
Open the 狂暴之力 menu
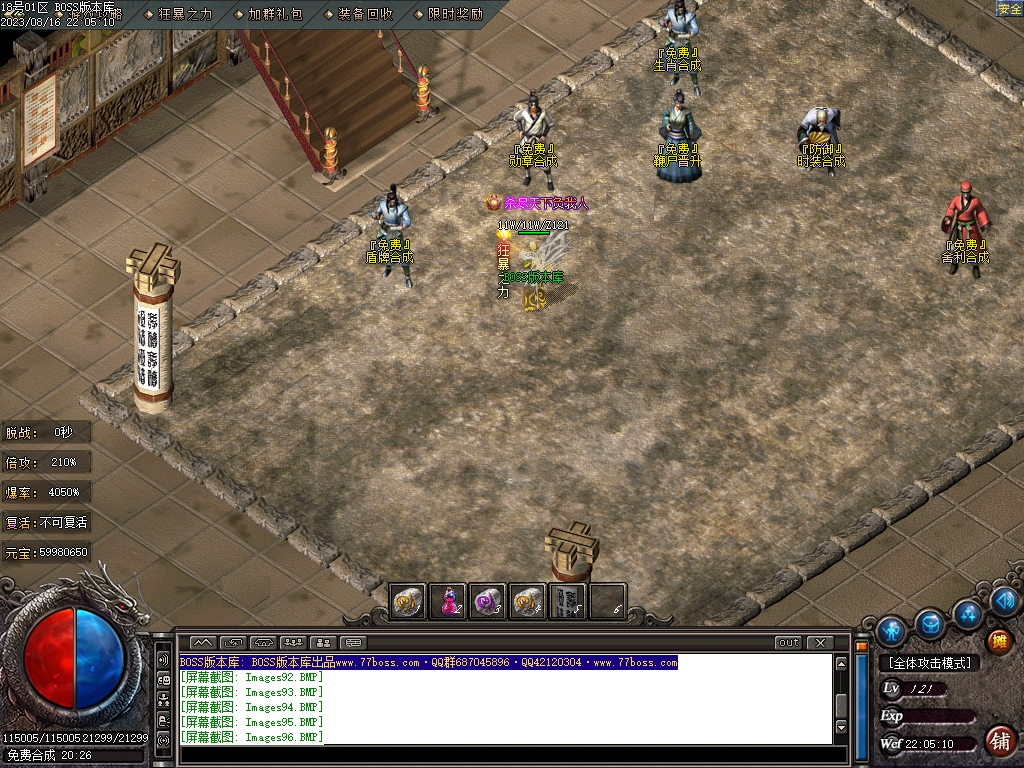pyautogui.click(x=185, y=14)
